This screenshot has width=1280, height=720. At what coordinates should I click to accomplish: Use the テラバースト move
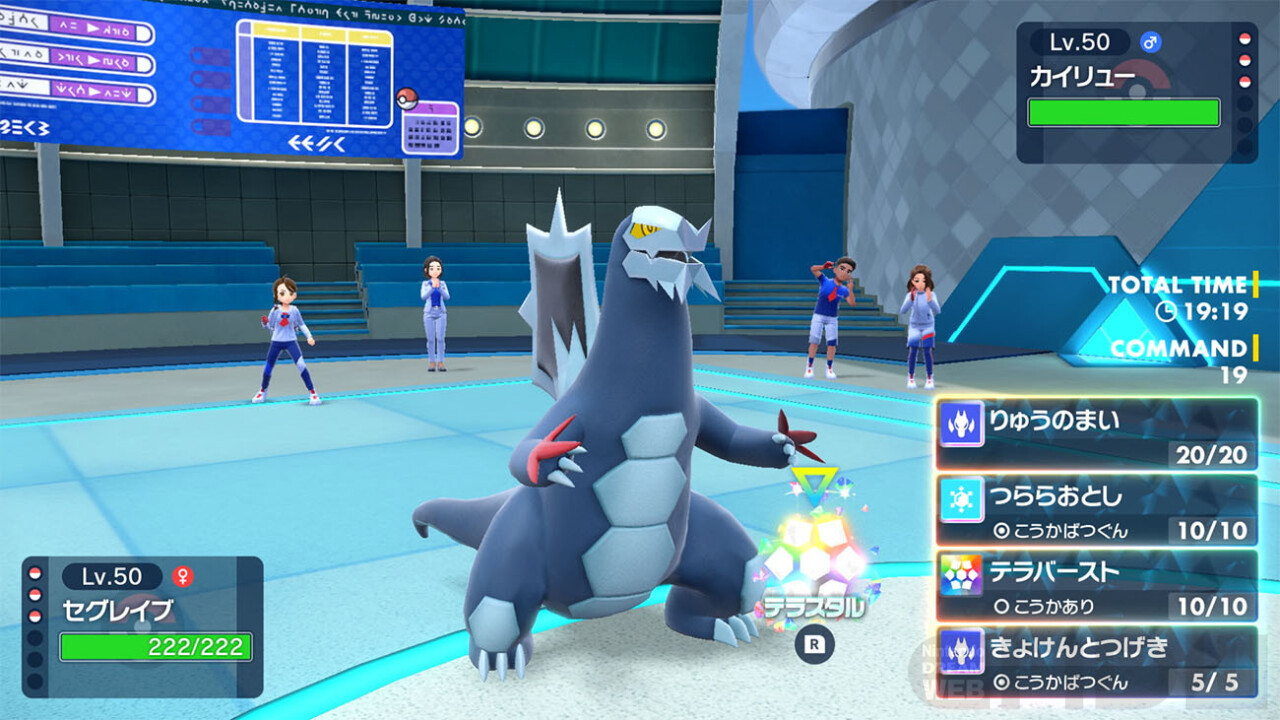tap(1096, 585)
